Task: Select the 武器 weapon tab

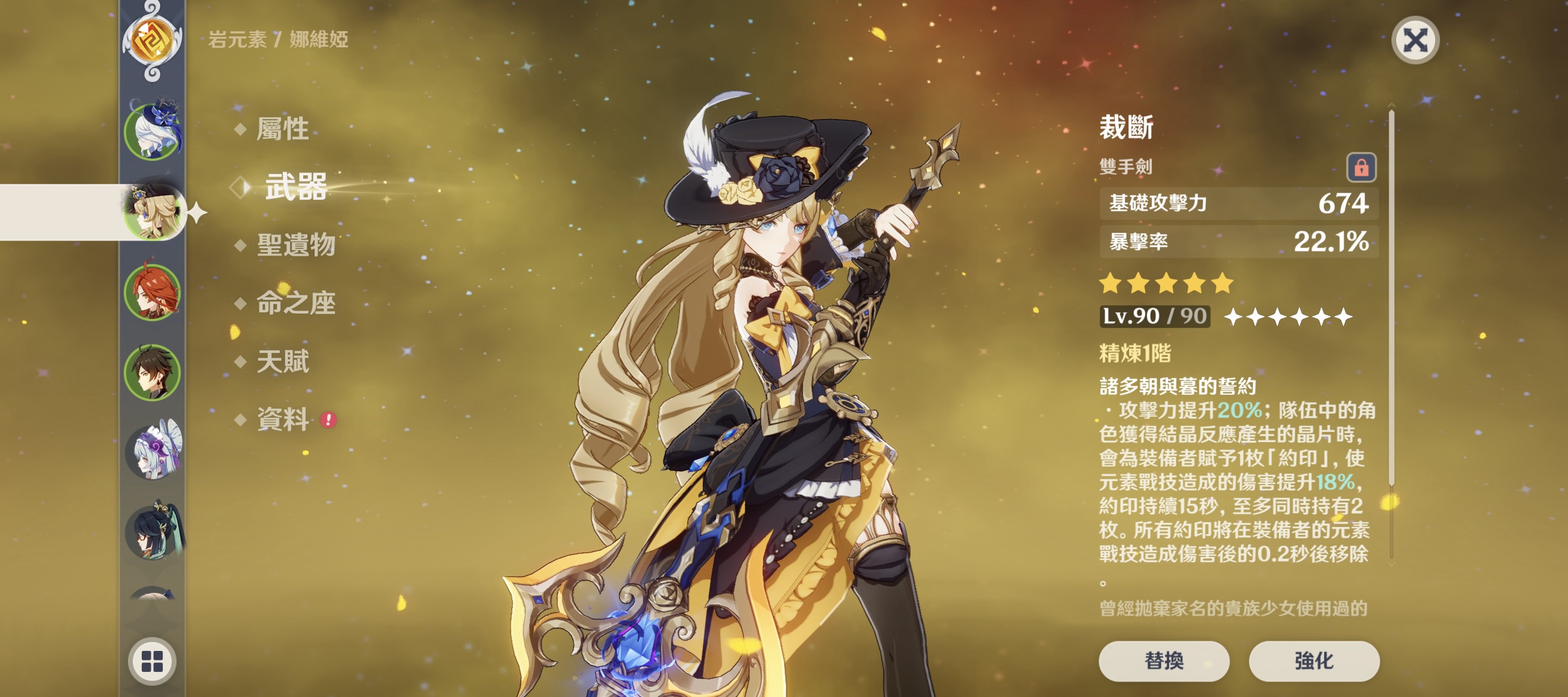Action: [x=296, y=186]
